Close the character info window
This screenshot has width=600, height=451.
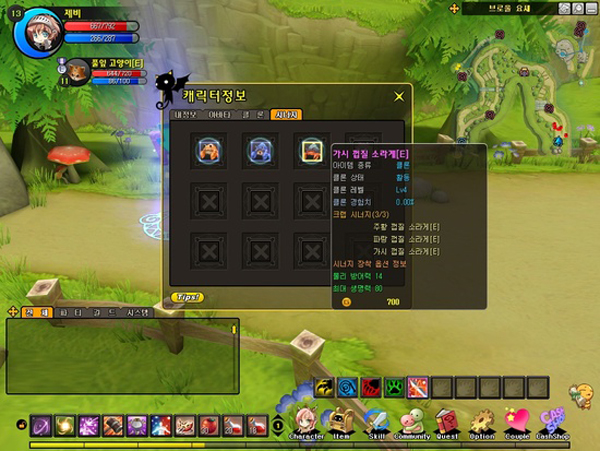[x=399, y=96]
